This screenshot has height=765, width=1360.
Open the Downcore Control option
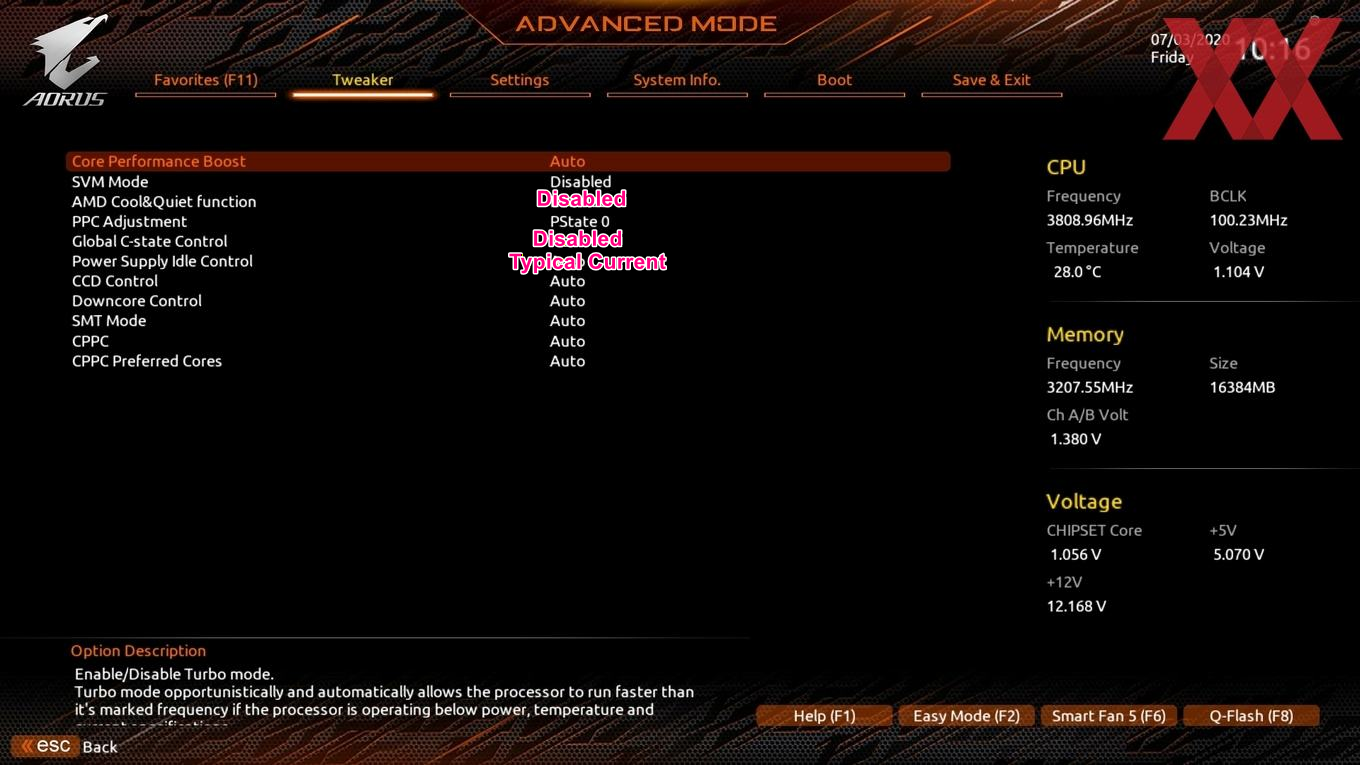137,301
